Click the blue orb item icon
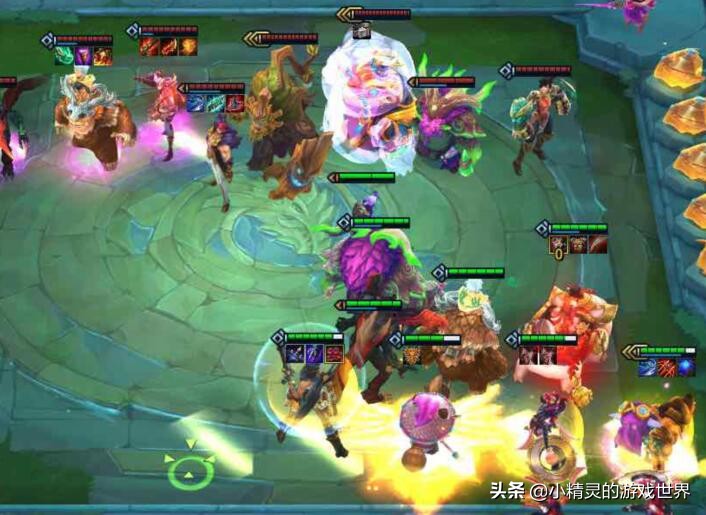 [x=685, y=368]
